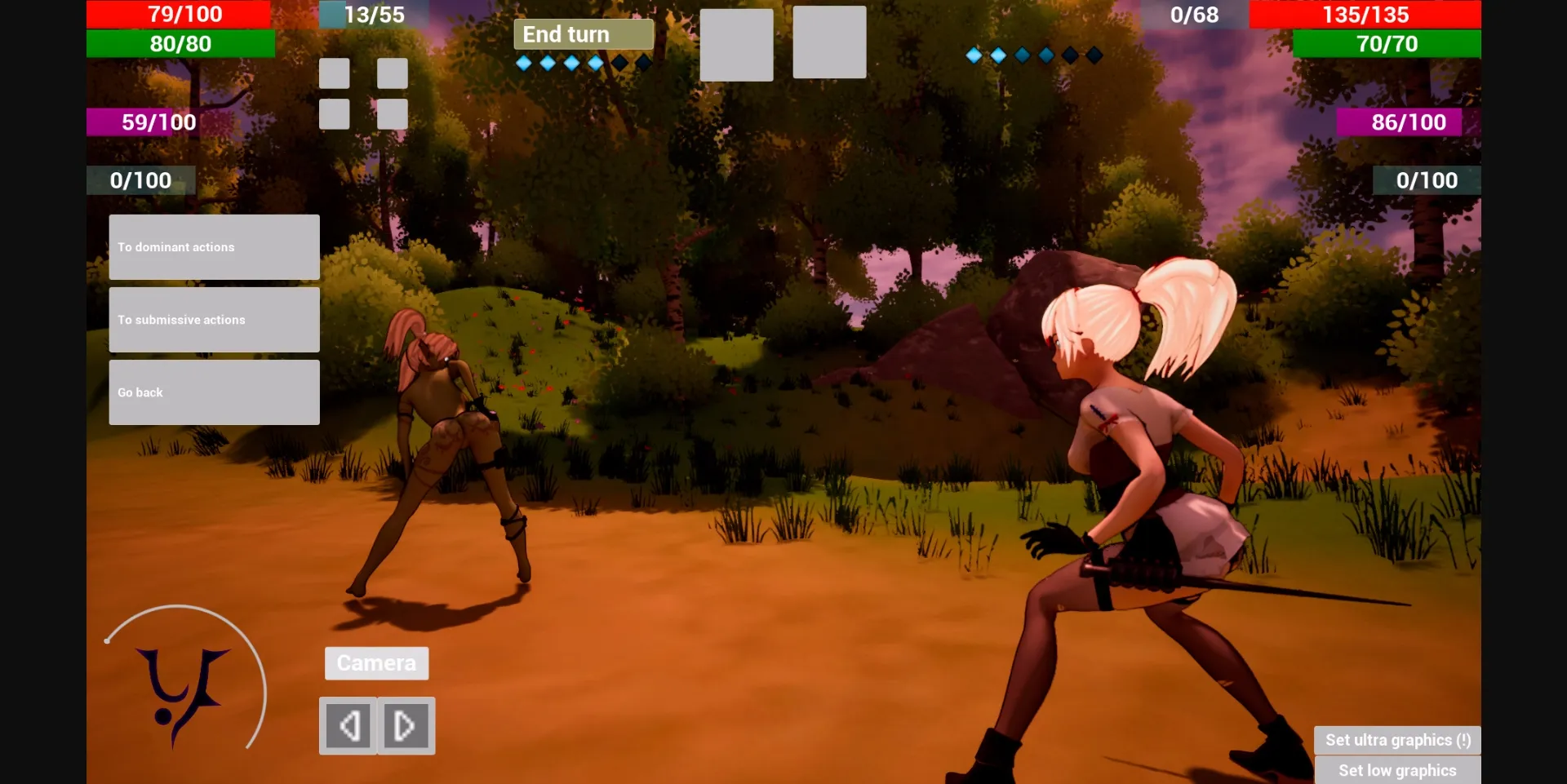1567x784 pixels.
Task: Rotate camera left using the left arrow icon
Action: (x=350, y=724)
